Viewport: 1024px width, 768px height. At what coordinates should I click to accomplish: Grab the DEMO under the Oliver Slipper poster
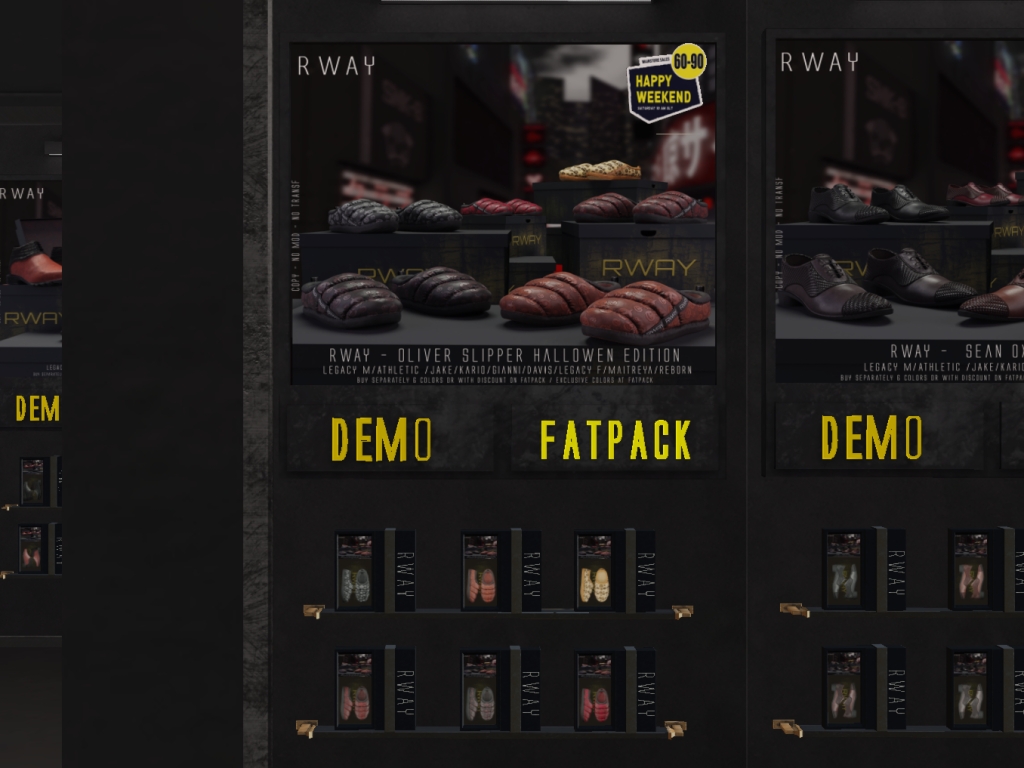pyautogui.click(x=382, y=440)
